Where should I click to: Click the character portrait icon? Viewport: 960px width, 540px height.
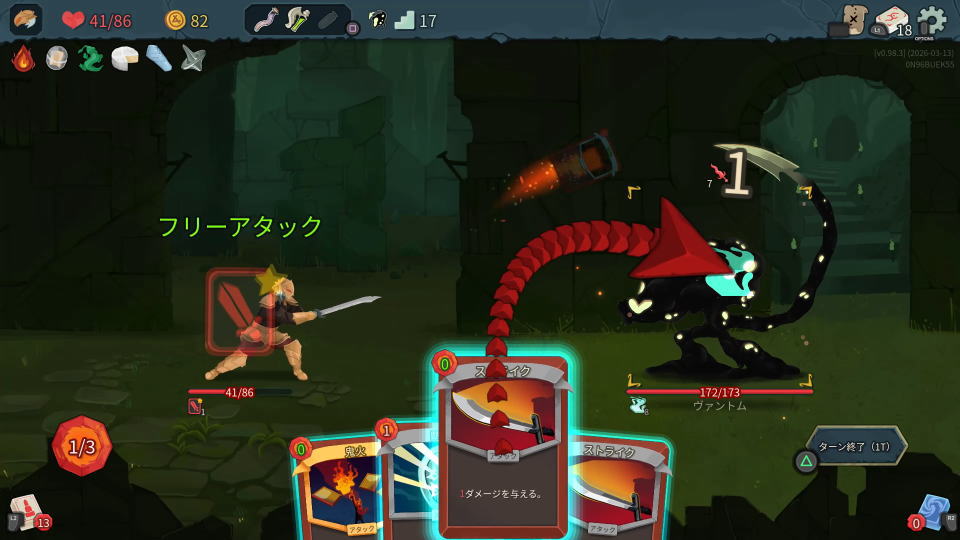tap(26, 20)
